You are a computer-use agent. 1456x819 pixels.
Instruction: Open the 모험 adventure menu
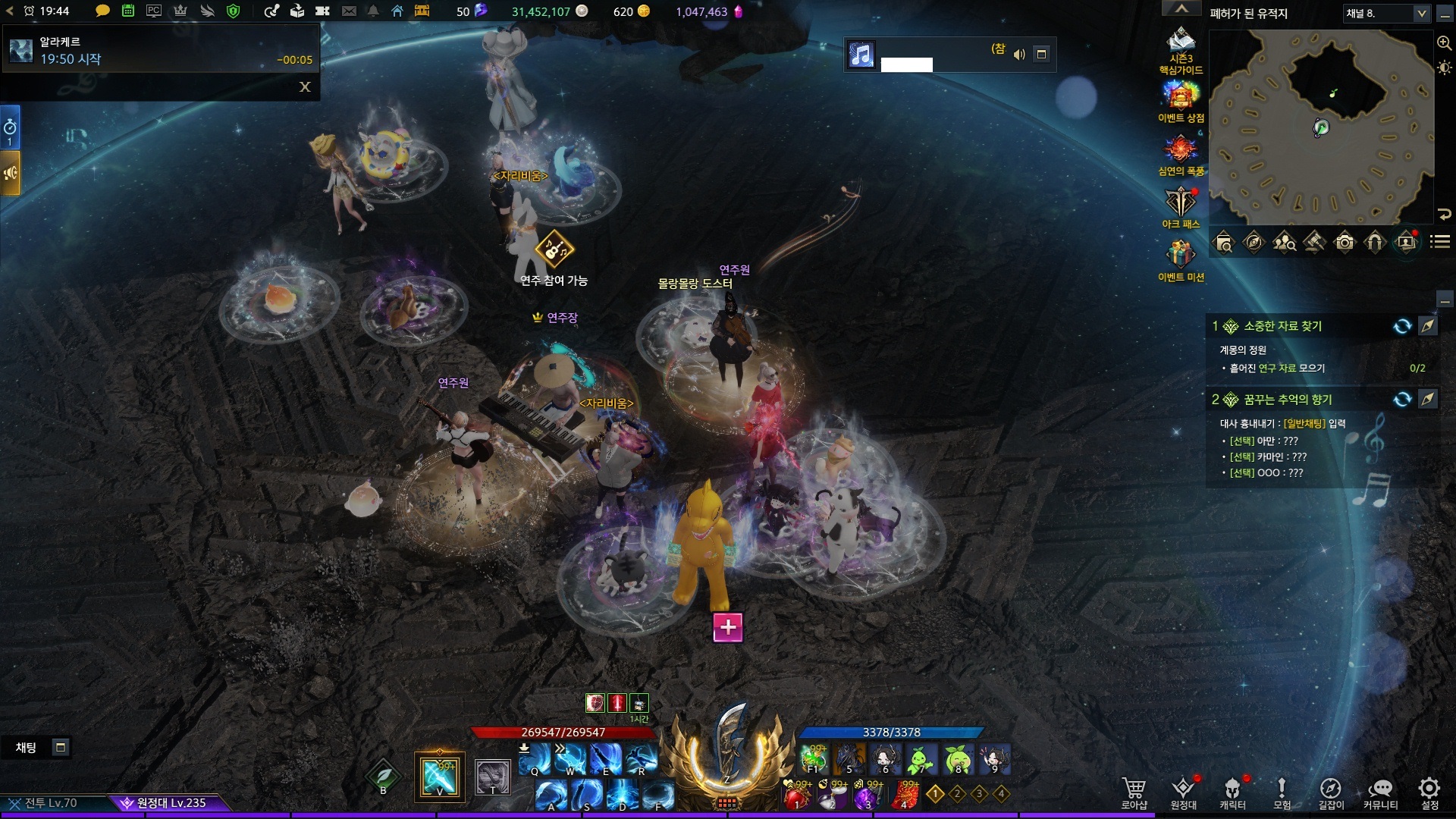coord(1282,792)
